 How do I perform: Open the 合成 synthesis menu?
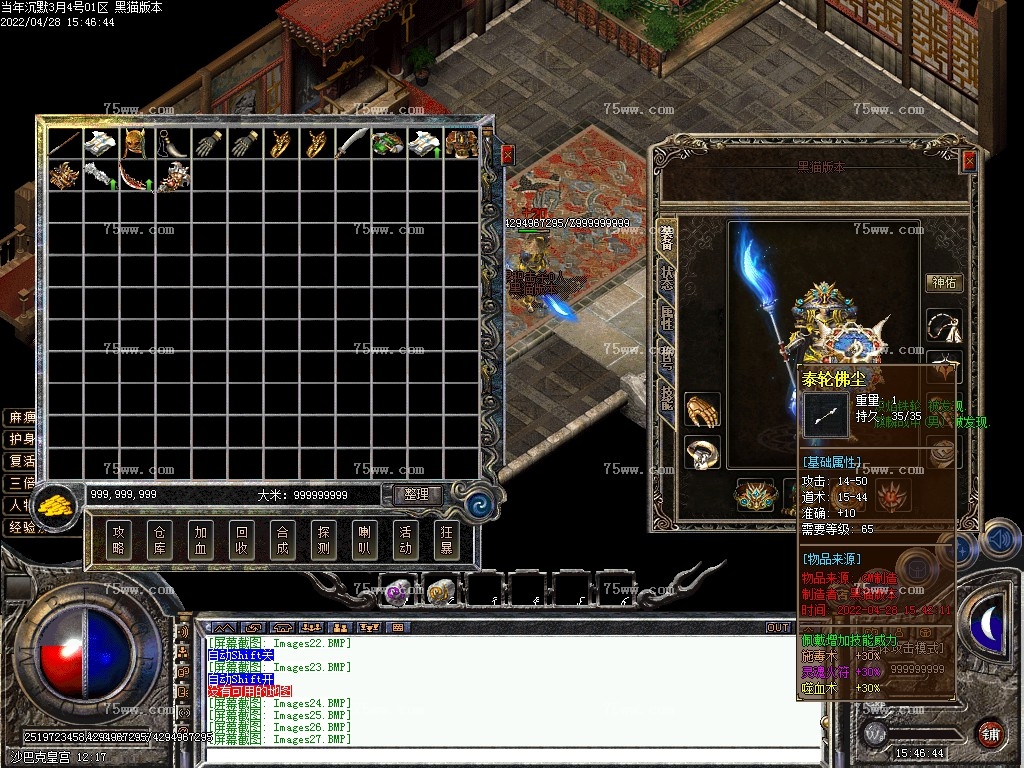click(x=283, y=541)
